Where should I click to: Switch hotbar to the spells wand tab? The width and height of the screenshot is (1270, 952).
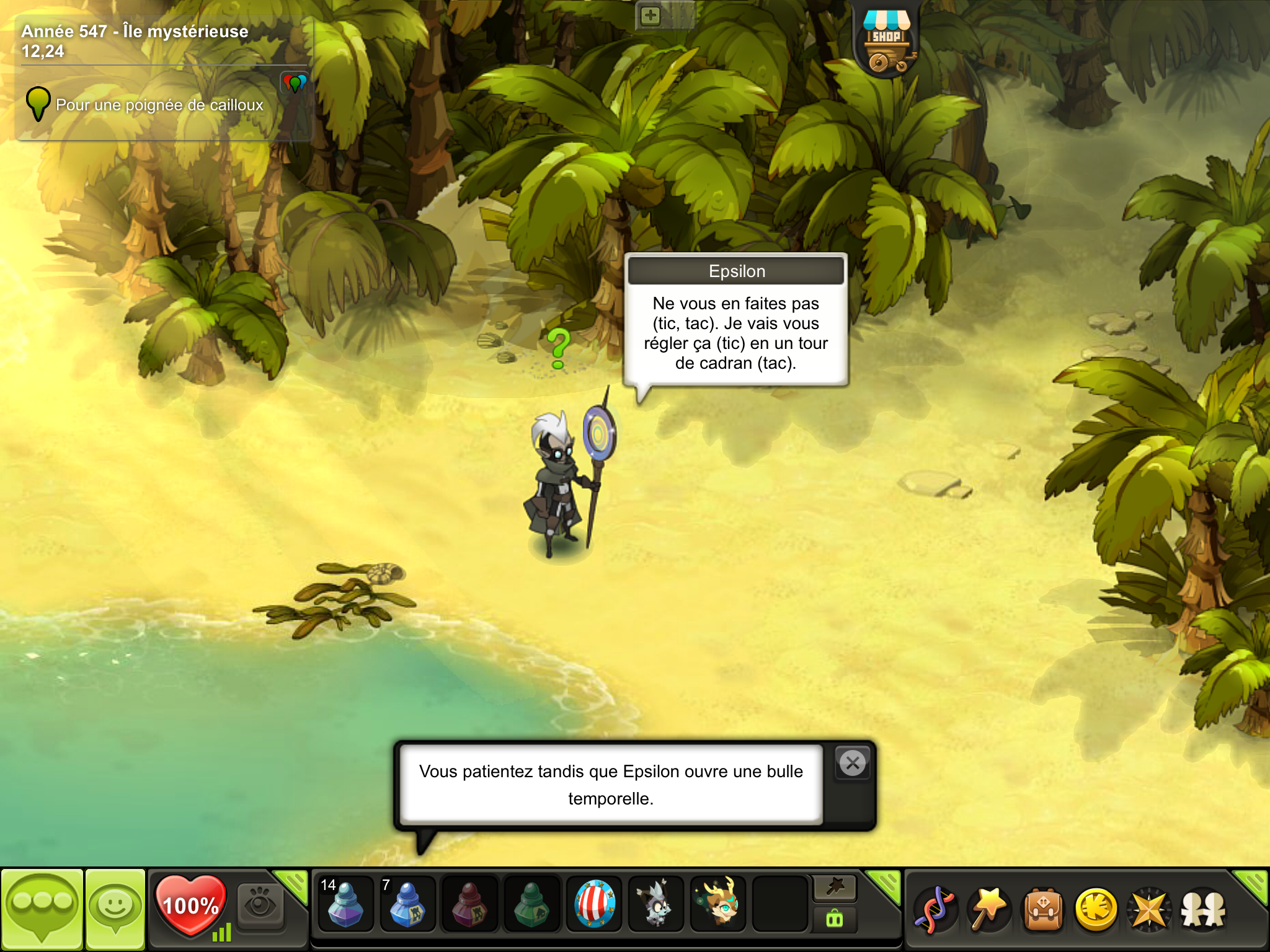[835, 888]
